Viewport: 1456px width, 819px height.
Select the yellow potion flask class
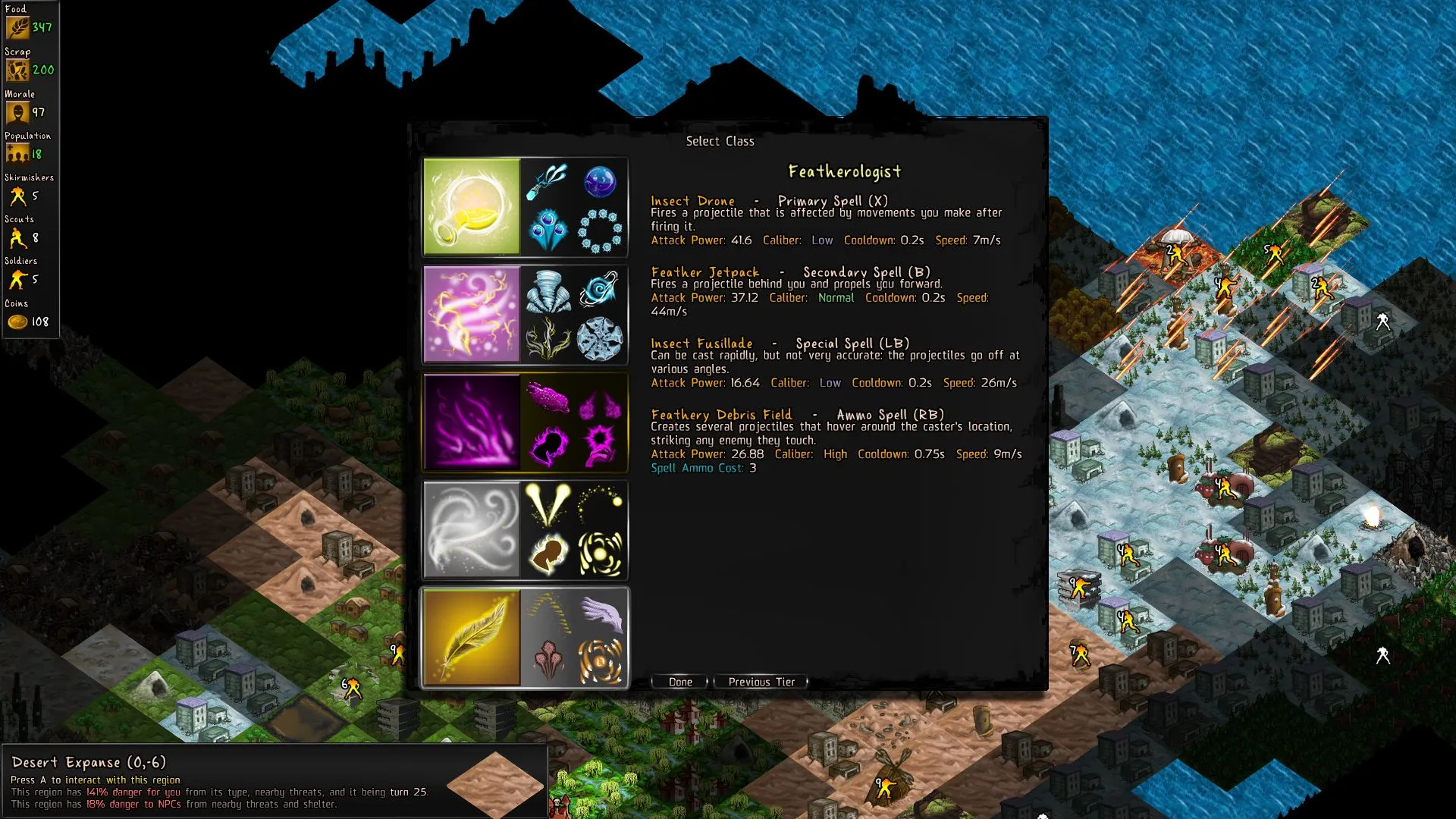coord(472,206)
